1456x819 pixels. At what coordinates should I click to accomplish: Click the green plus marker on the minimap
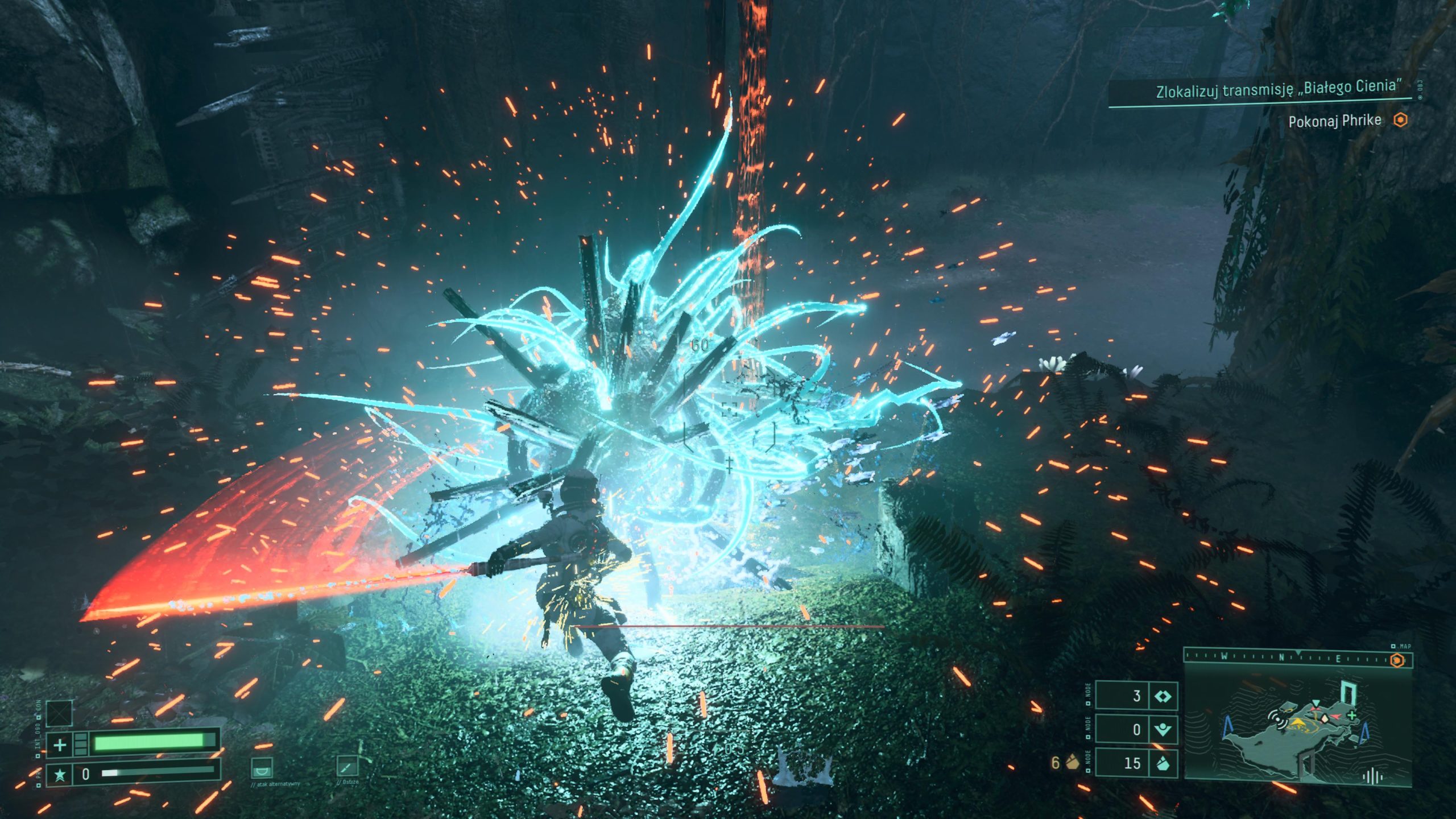pos(1351,715)
